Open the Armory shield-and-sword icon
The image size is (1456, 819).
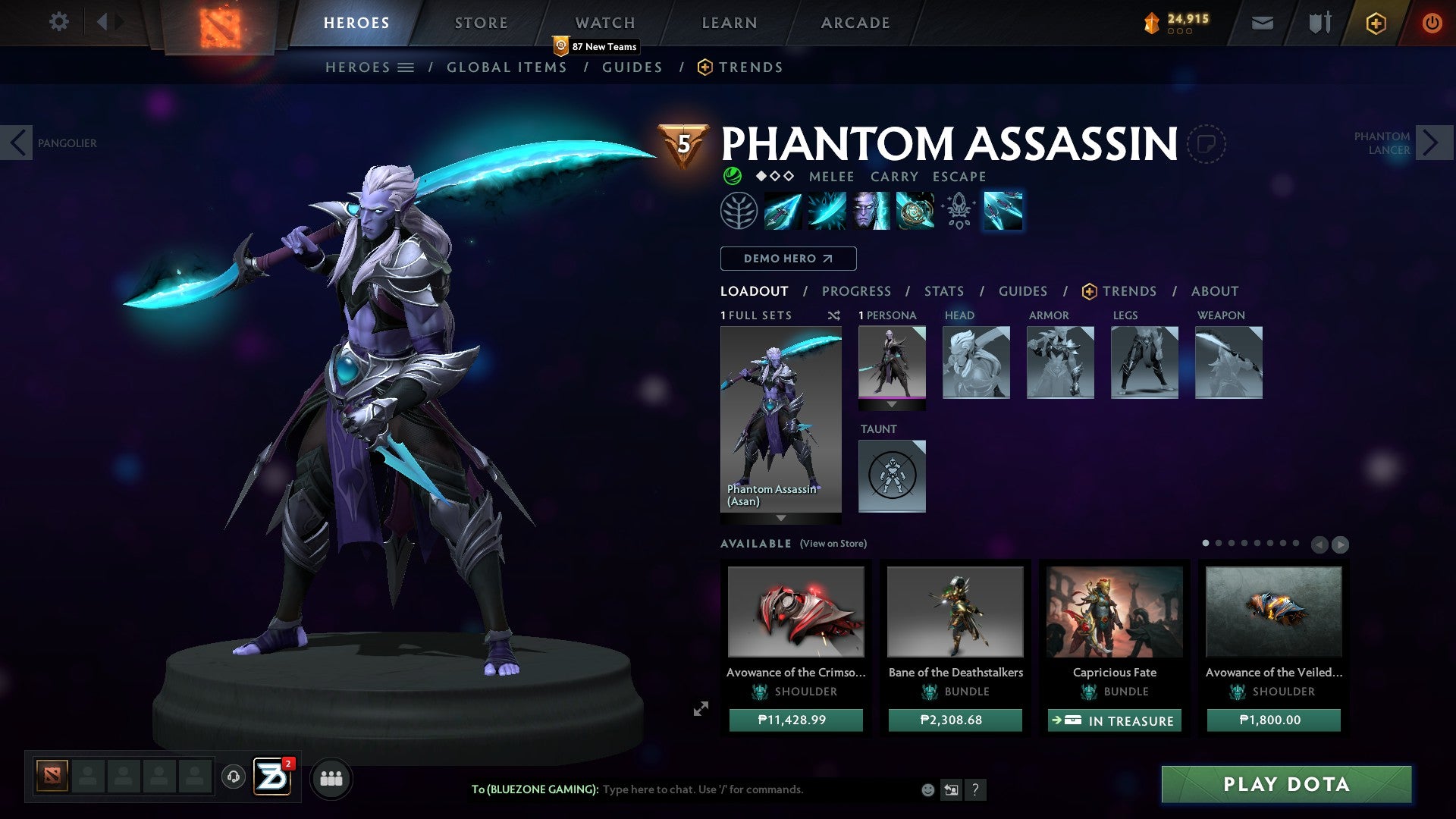1319,22
